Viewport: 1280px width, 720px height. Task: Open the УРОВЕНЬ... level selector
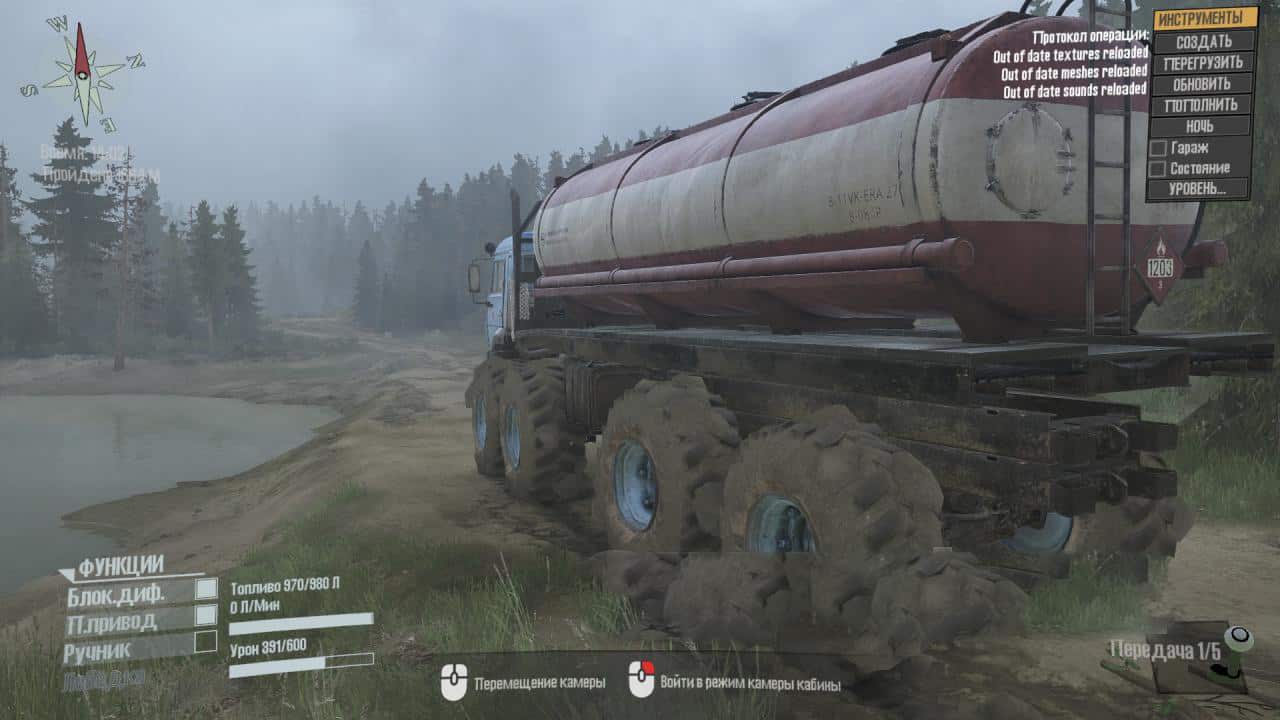coord(1201,189)
